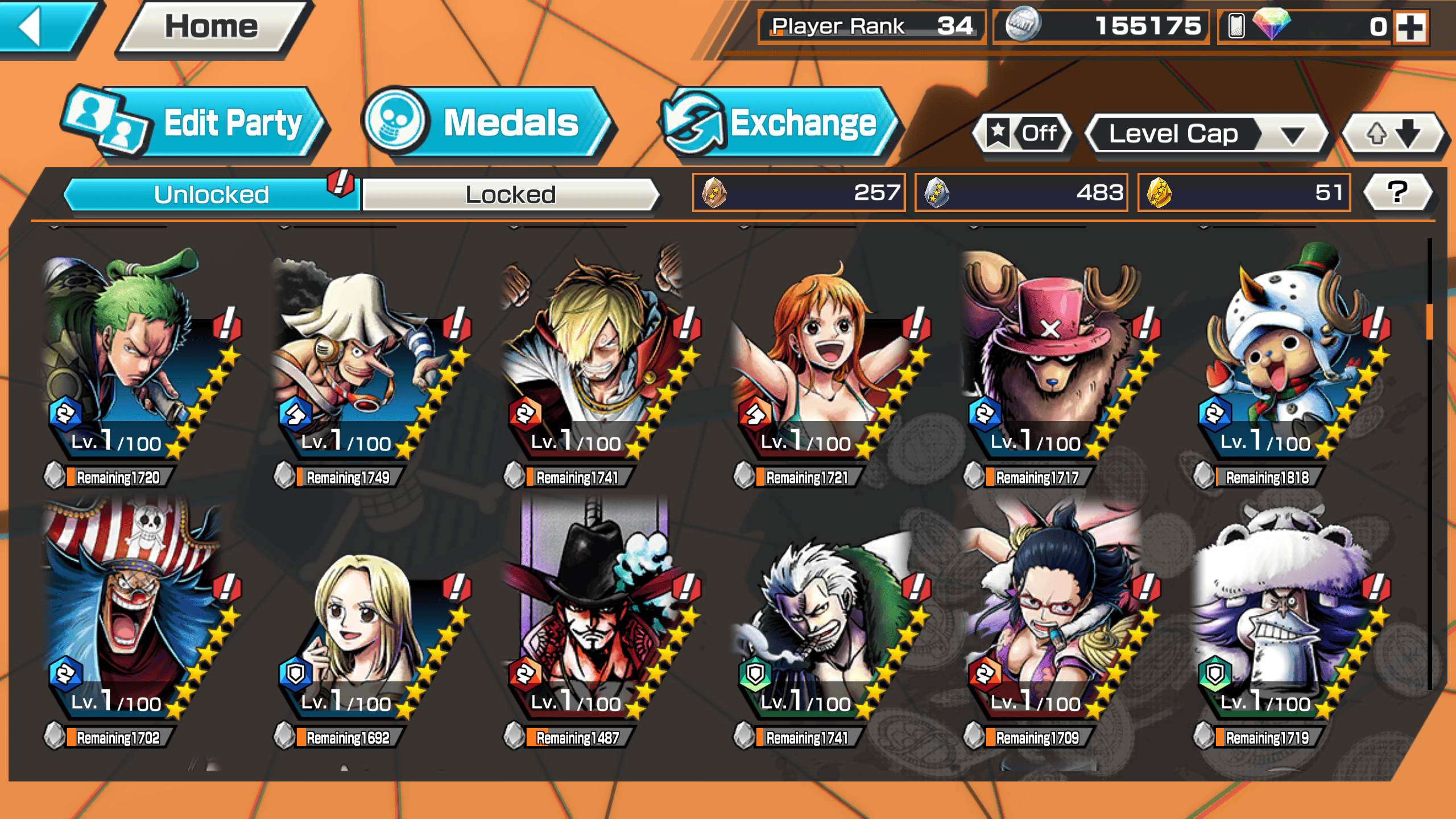Open the Exchange menu
The image size is (1456, 819).
[x=779, y=122]
